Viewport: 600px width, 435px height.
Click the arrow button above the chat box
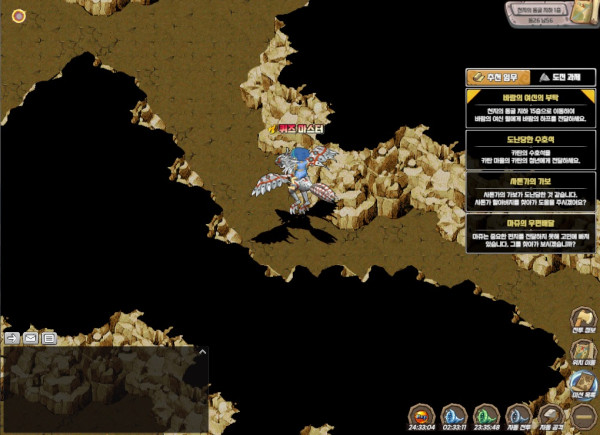[12, 338]
